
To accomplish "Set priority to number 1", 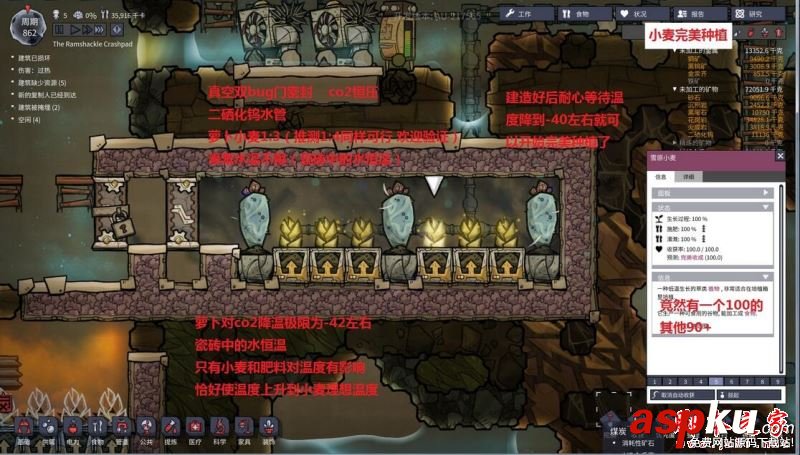I will 653,381.
